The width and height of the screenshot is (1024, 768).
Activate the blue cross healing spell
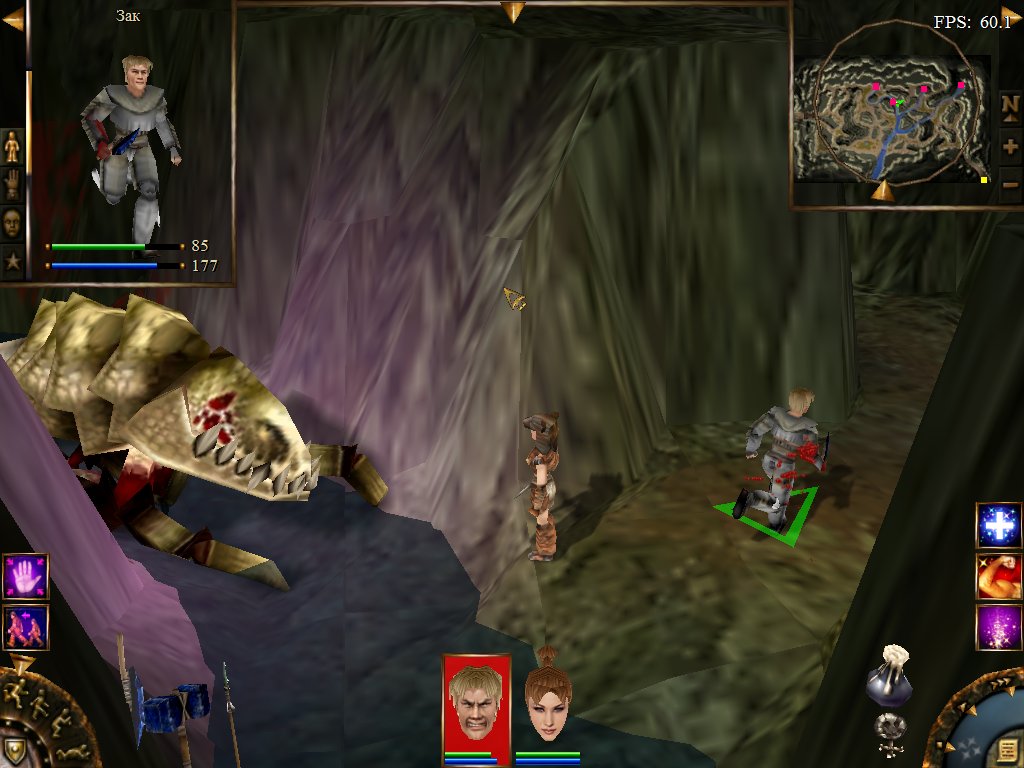[x=998, y=526]
